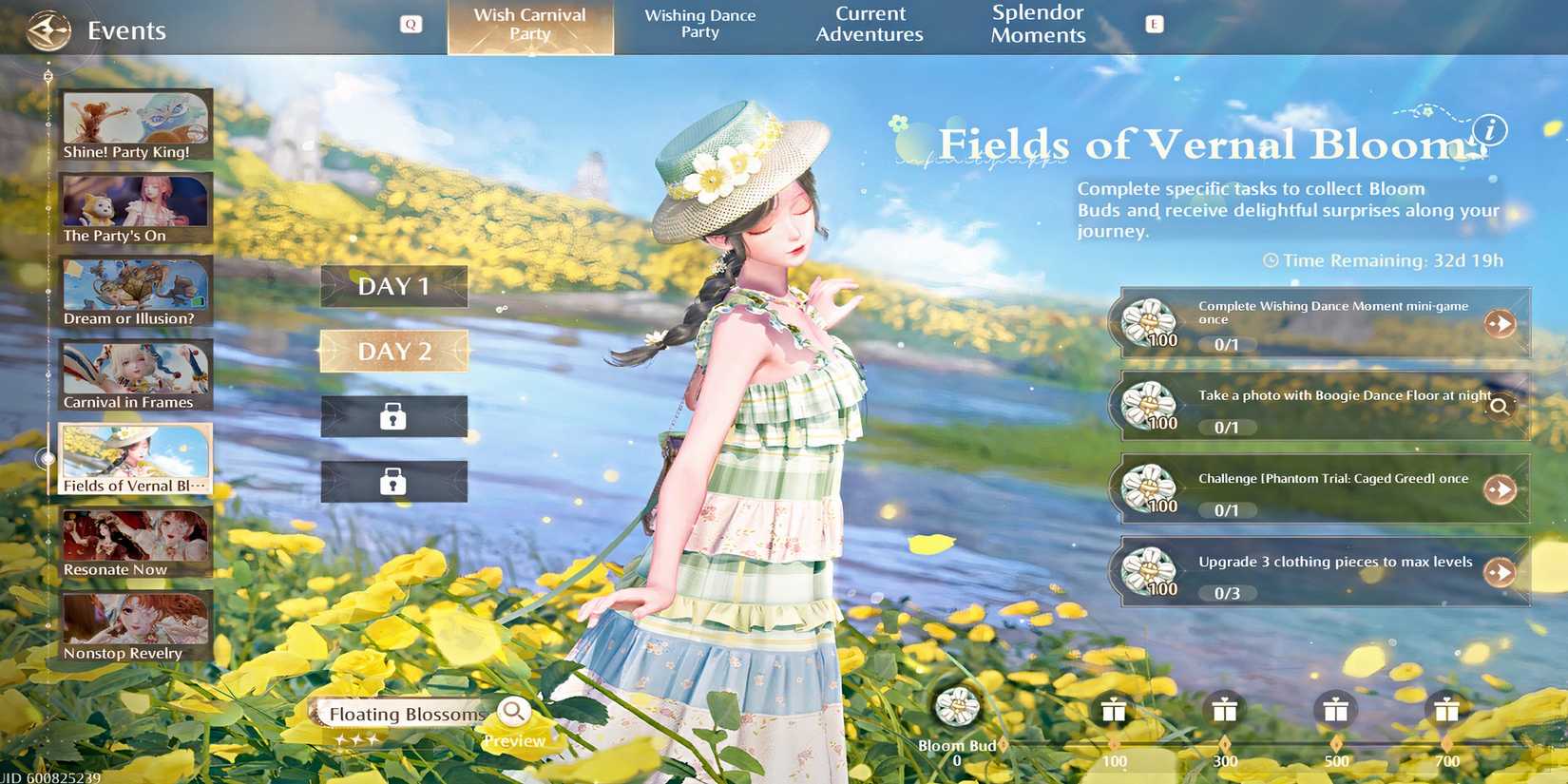The height and width of the screenshot is (784, 1568).
Task: Click the go arrow on Upgrade 3 clothing pieces task
Action: [1501, 572]
